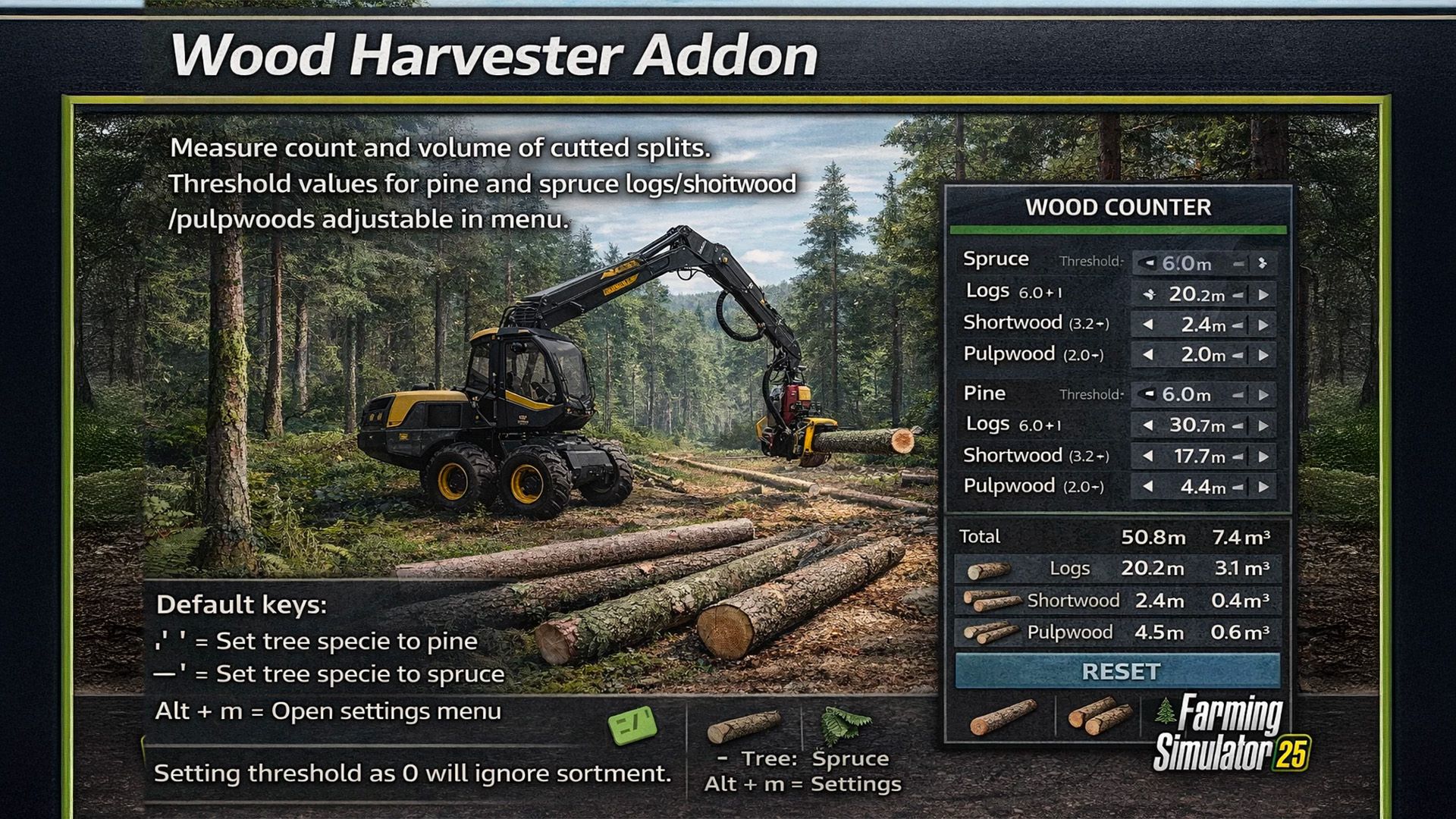Viewport: 1456px width, 819px height.
Task: Click the small leaf icon on the Spruce Logs row
Action: pos(1149,295)
